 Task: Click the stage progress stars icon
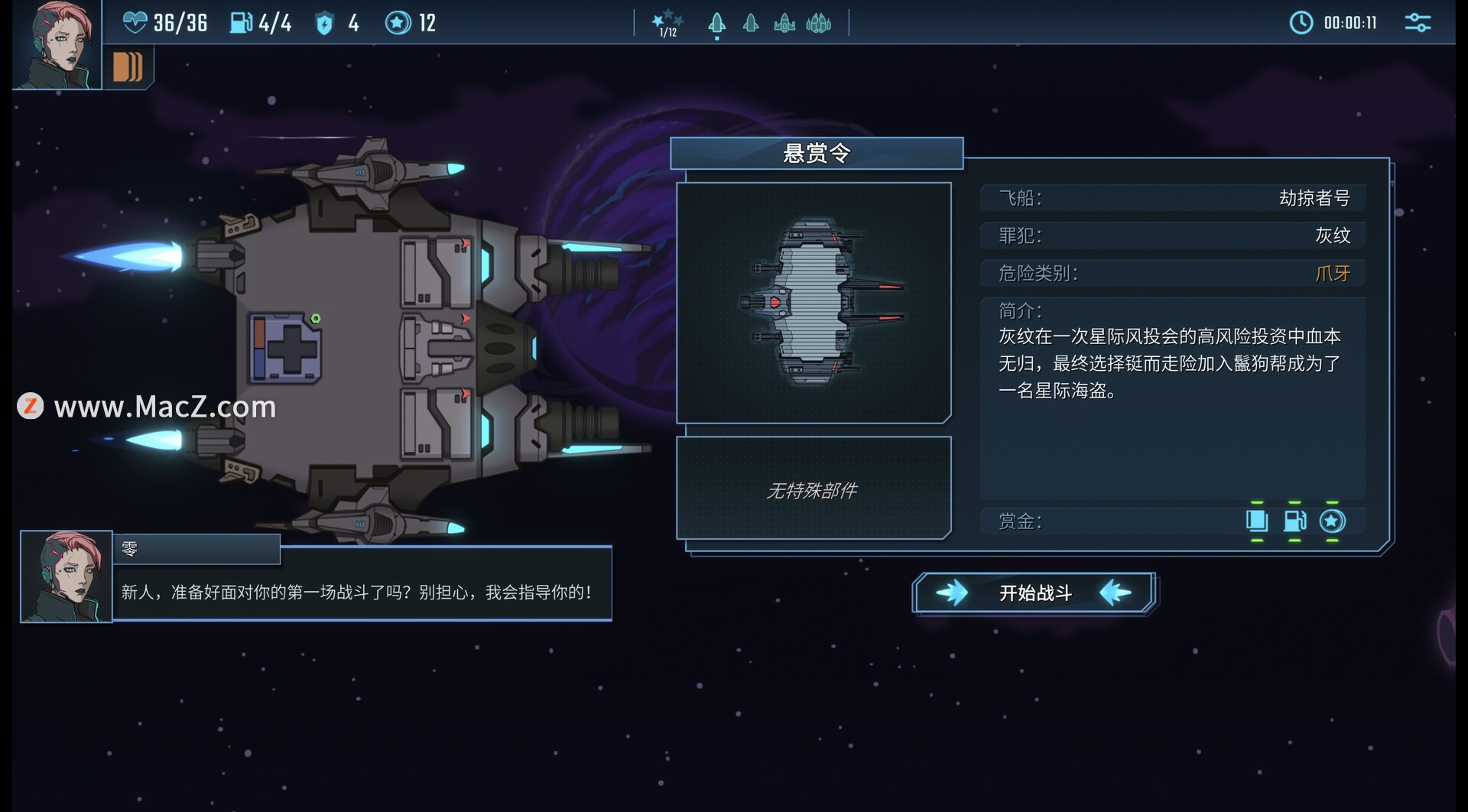(667, 22)
